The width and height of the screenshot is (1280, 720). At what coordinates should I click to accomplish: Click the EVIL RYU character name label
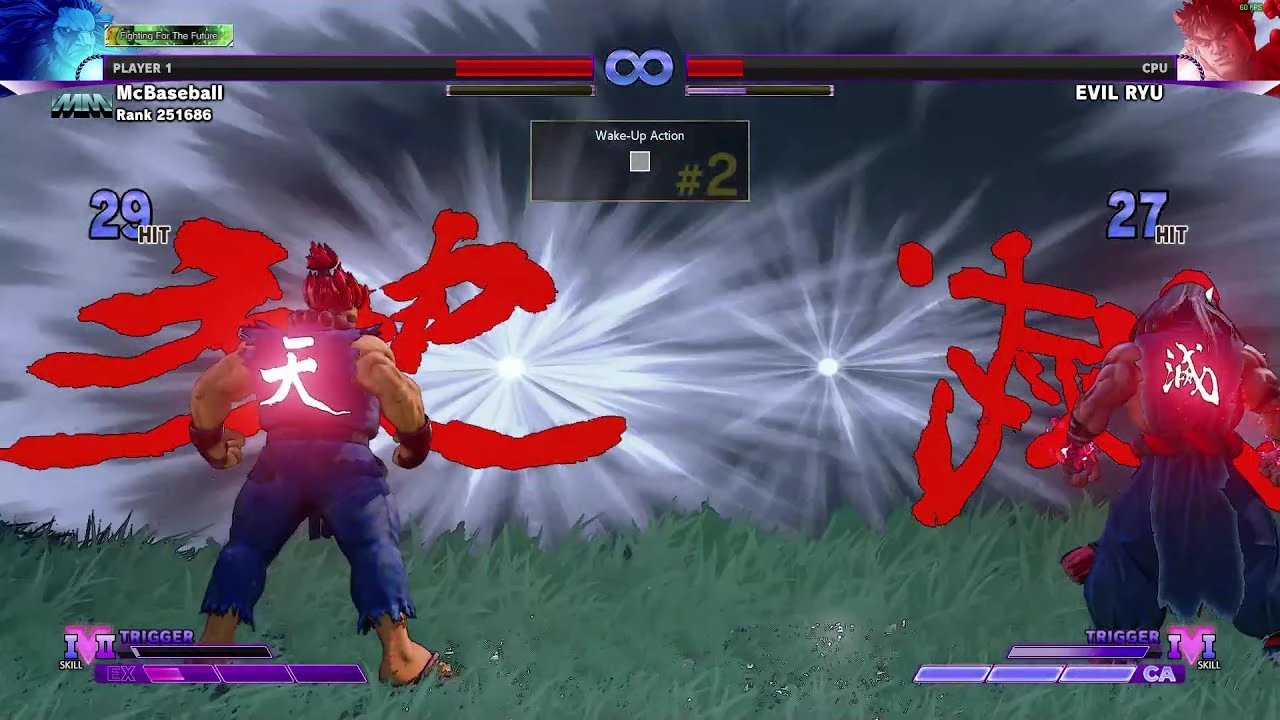(x=1120, y=92)
